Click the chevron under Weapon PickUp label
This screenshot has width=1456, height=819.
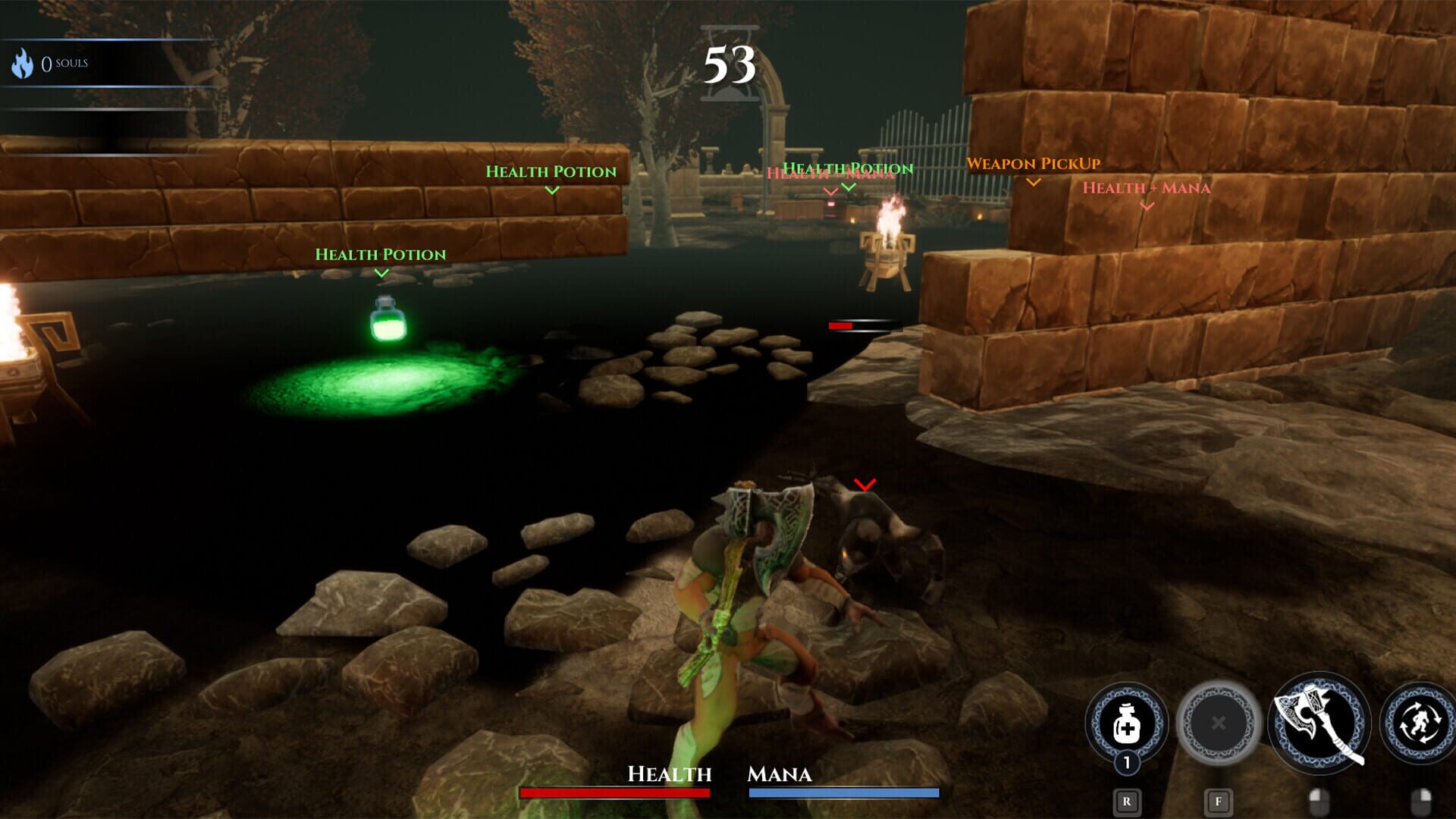click(1032, 182)
